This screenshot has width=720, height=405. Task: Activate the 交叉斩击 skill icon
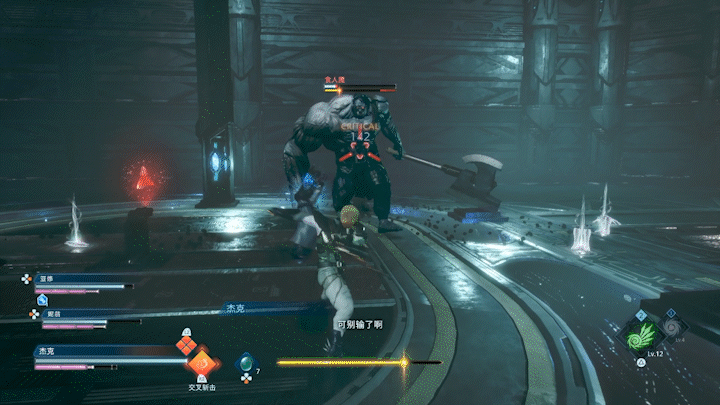click(202, 363)
